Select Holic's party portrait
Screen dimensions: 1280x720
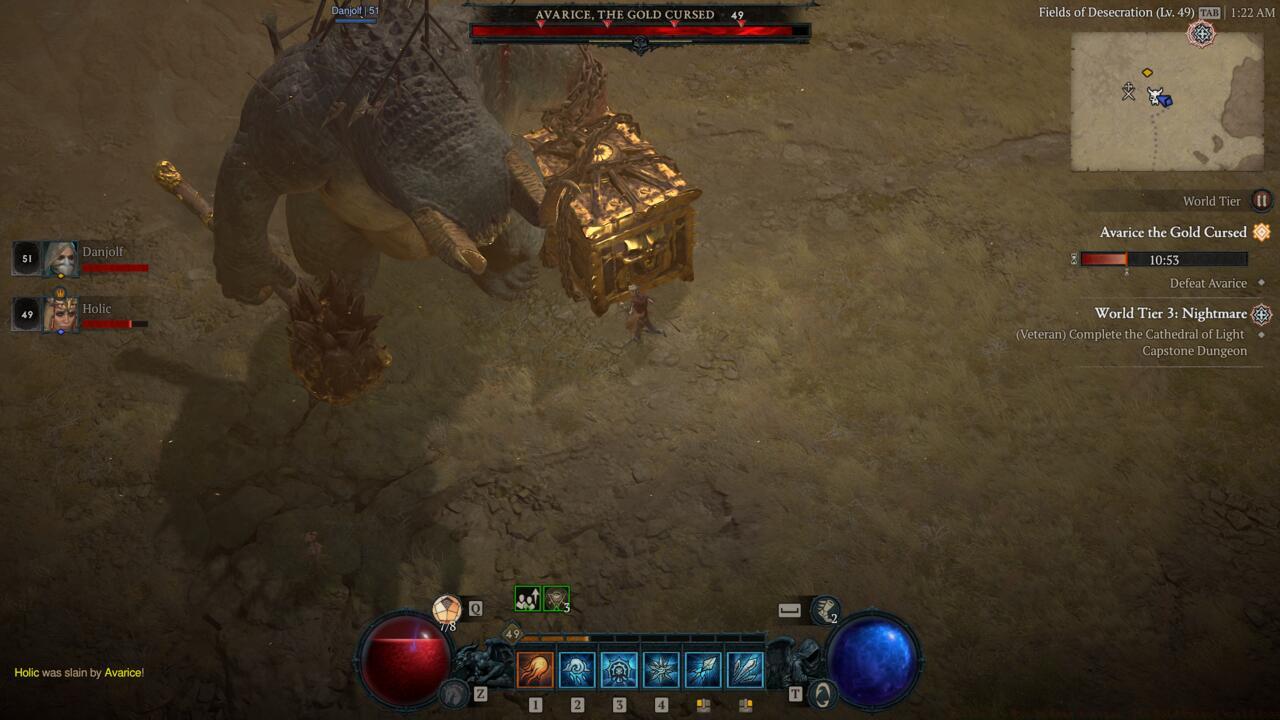tap(60, 315)
